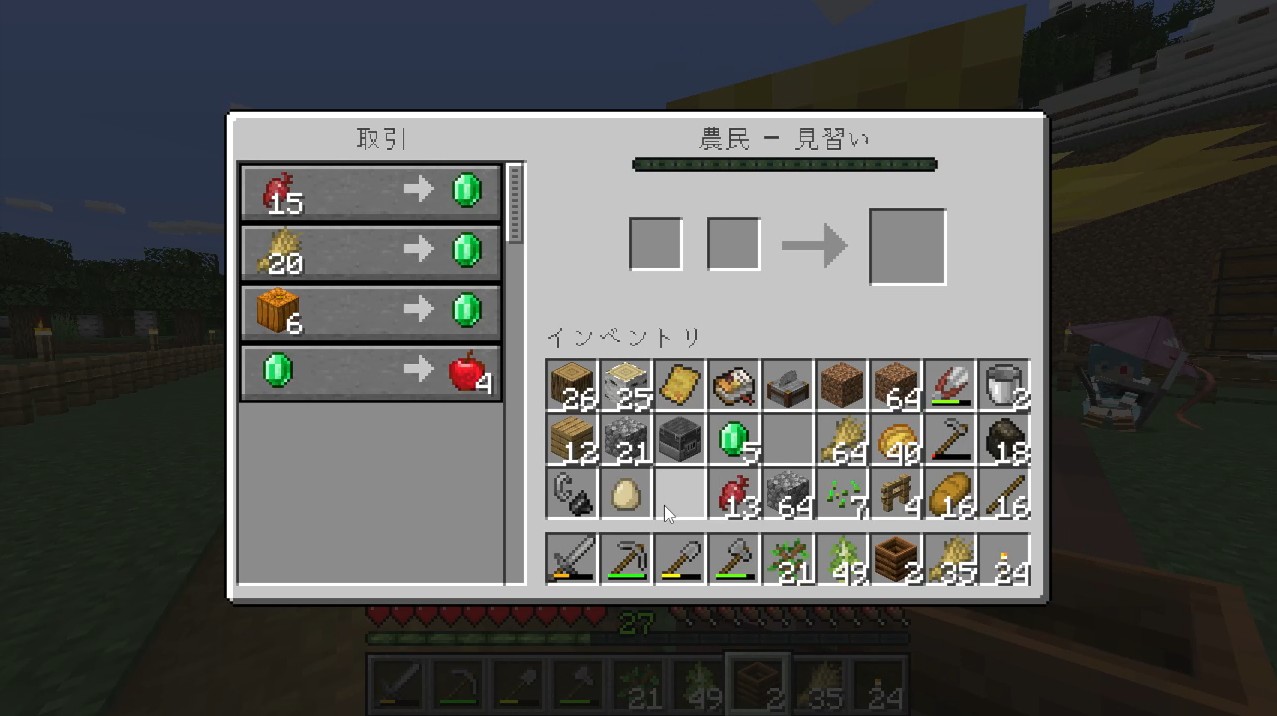This screenshot has height=716, width=1277.
Task: Grab the 7 wheat seeds
Action: [842, 493]
